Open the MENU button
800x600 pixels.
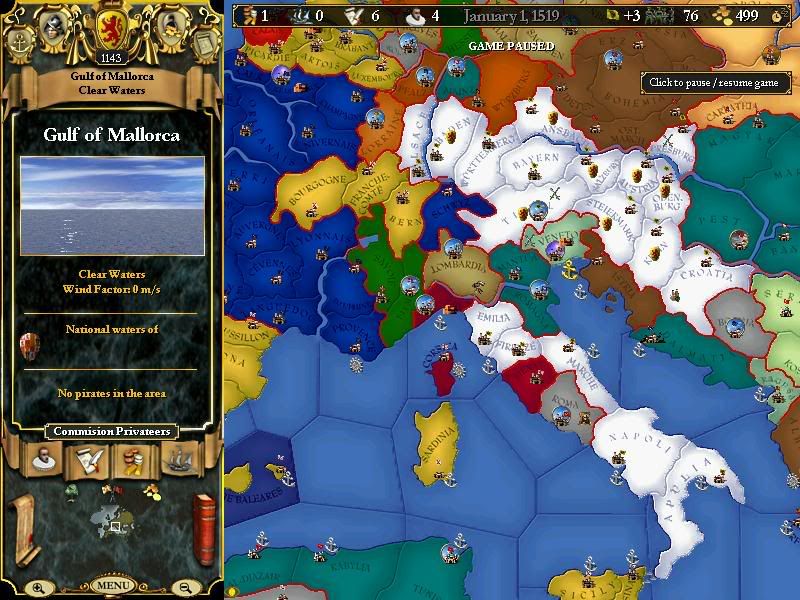click(x=113, y=585)
